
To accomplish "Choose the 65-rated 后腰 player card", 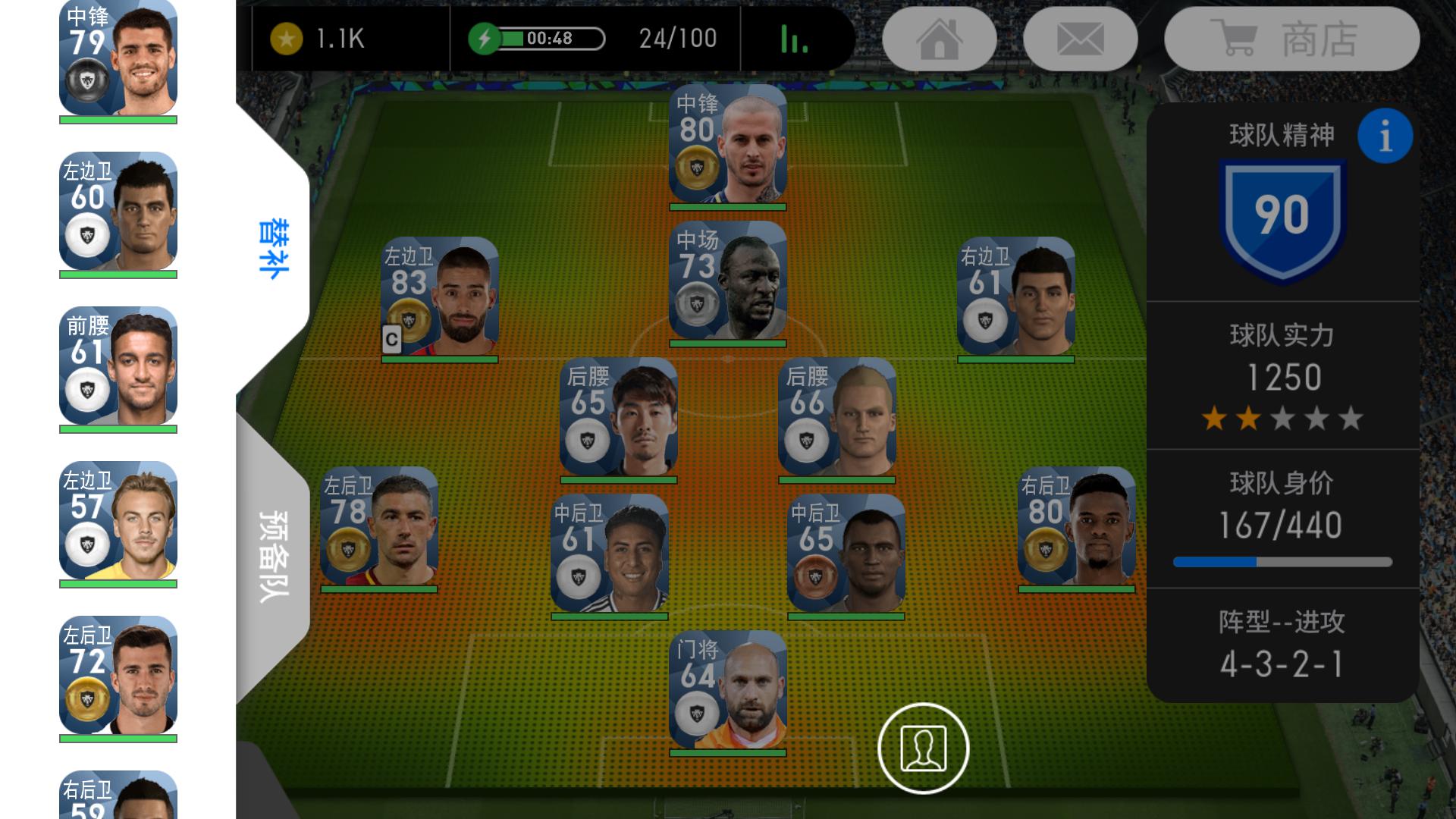I will point(618,418).
